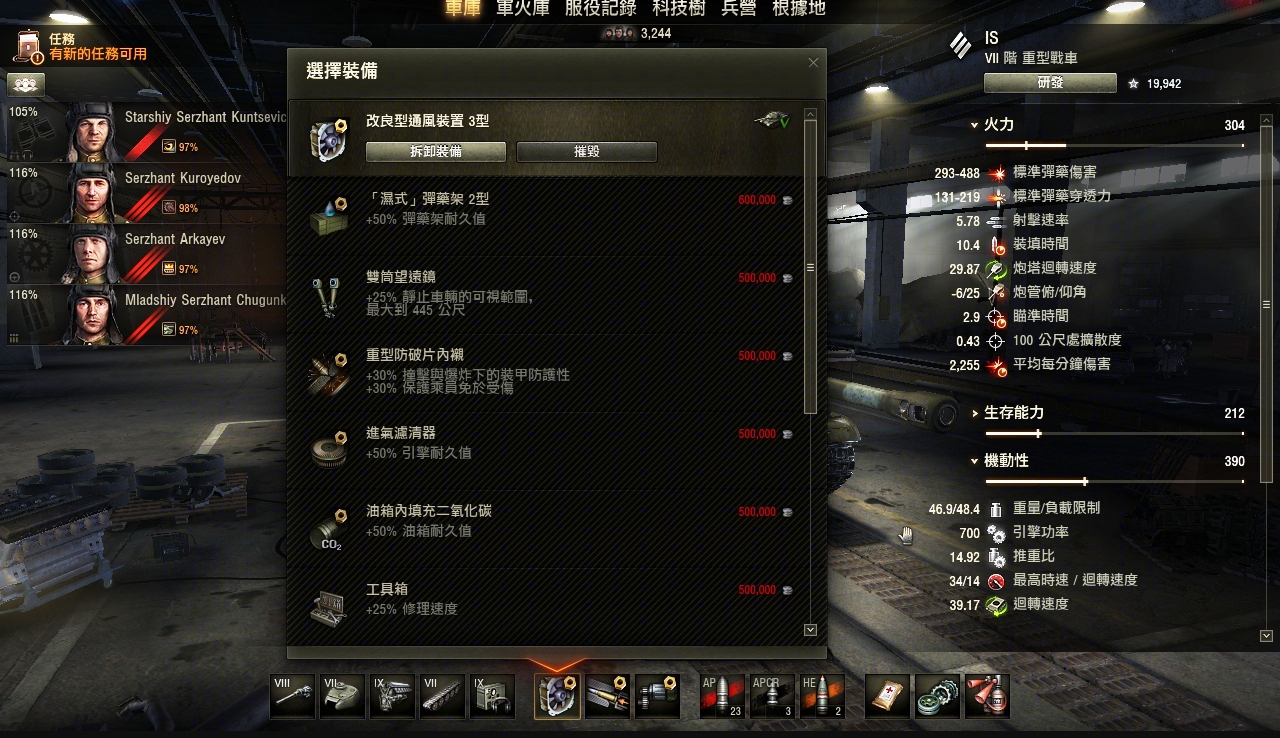The width and height of the screenshot is (1280, 738).
Task: Select the AP shell ammo slot
Action: [723, 696]
